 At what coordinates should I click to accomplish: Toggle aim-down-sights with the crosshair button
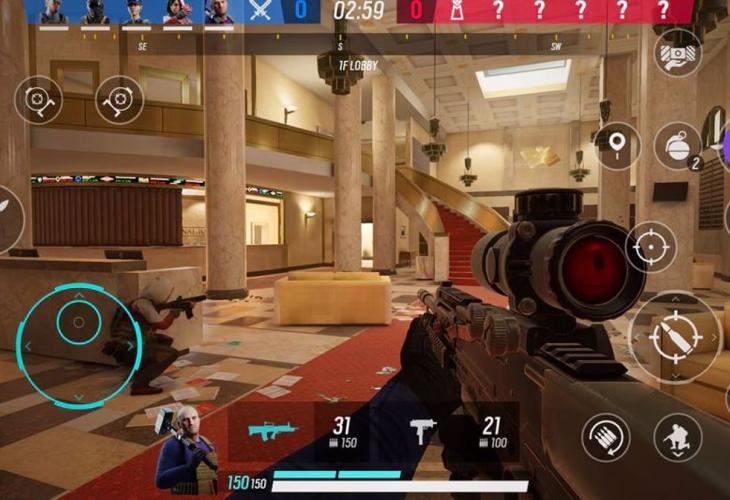pos(651,246)
